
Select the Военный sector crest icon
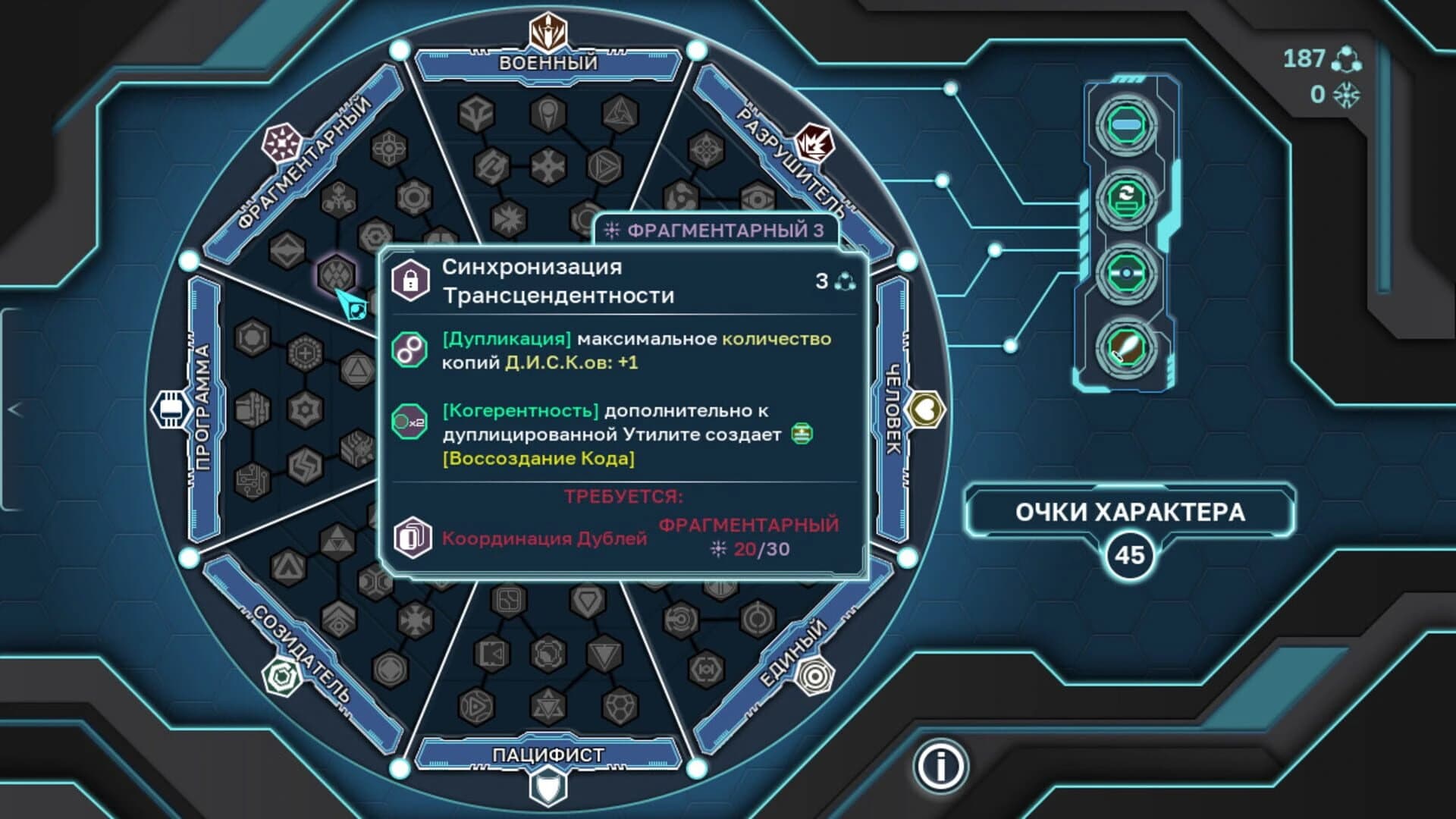pyautogui.click(x=548, y=29)
